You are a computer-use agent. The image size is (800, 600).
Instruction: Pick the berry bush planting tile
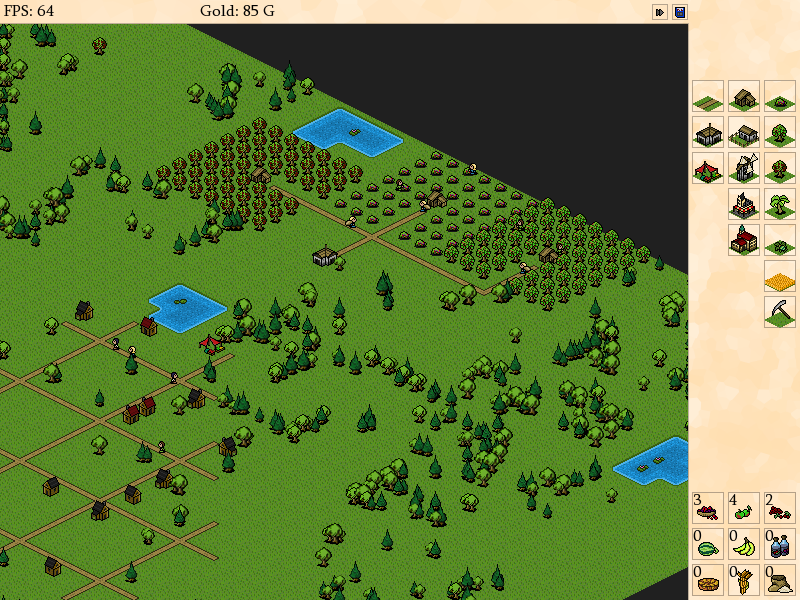point(780,96)
